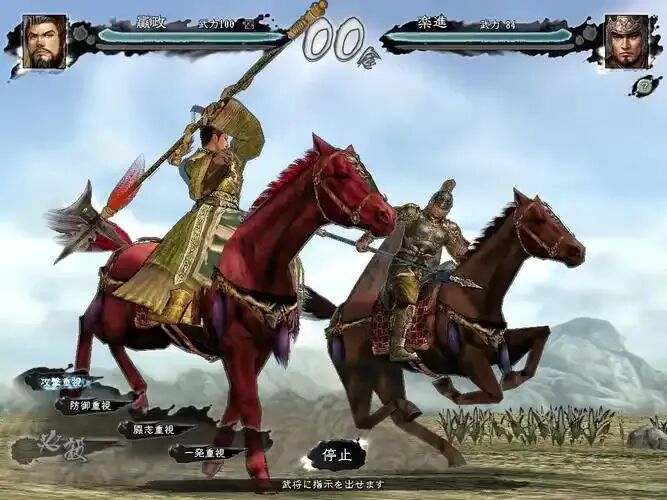Click the 停止 stop button
Screen dimensions: 667x500
point(335,455)
